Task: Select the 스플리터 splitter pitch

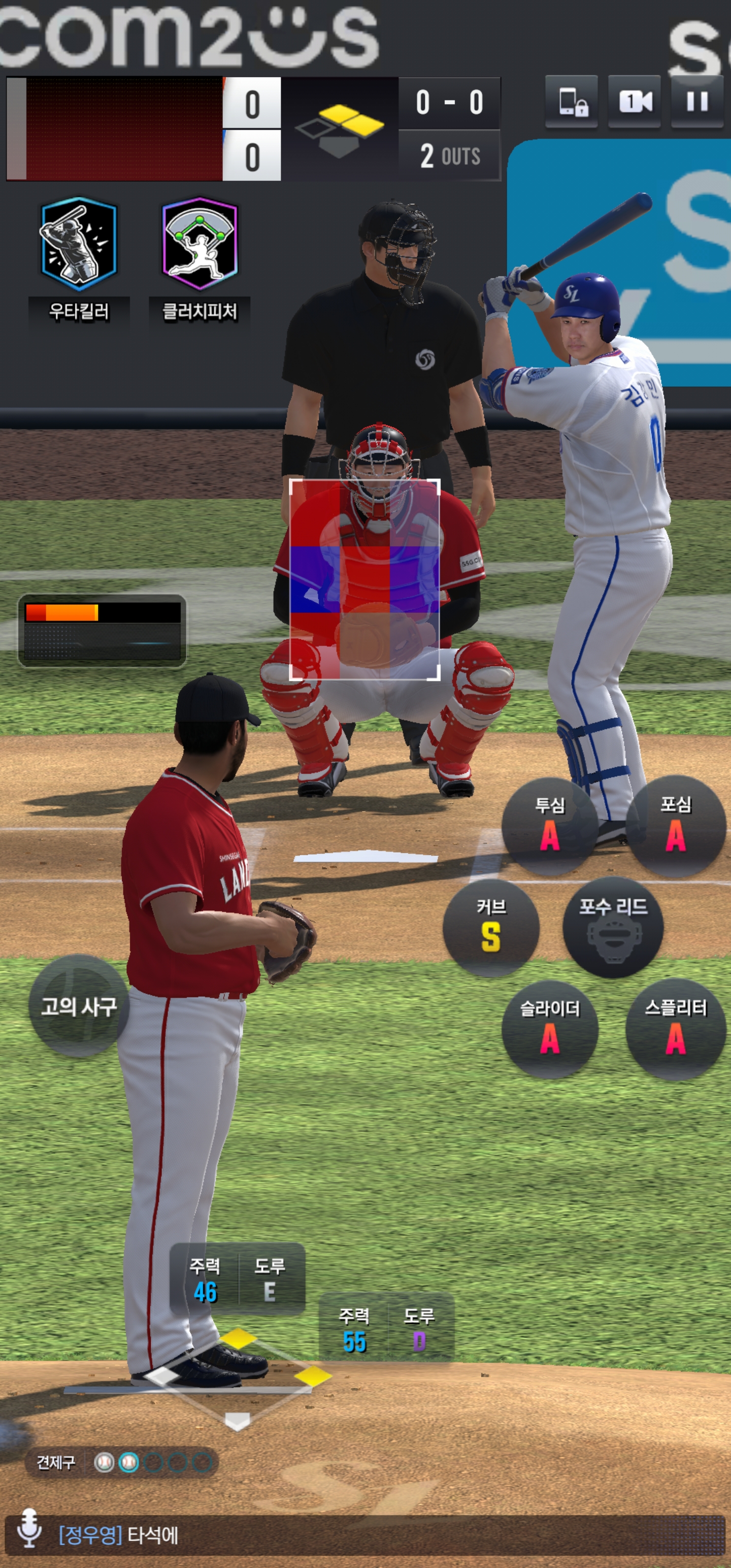Action: point(676,1029)
